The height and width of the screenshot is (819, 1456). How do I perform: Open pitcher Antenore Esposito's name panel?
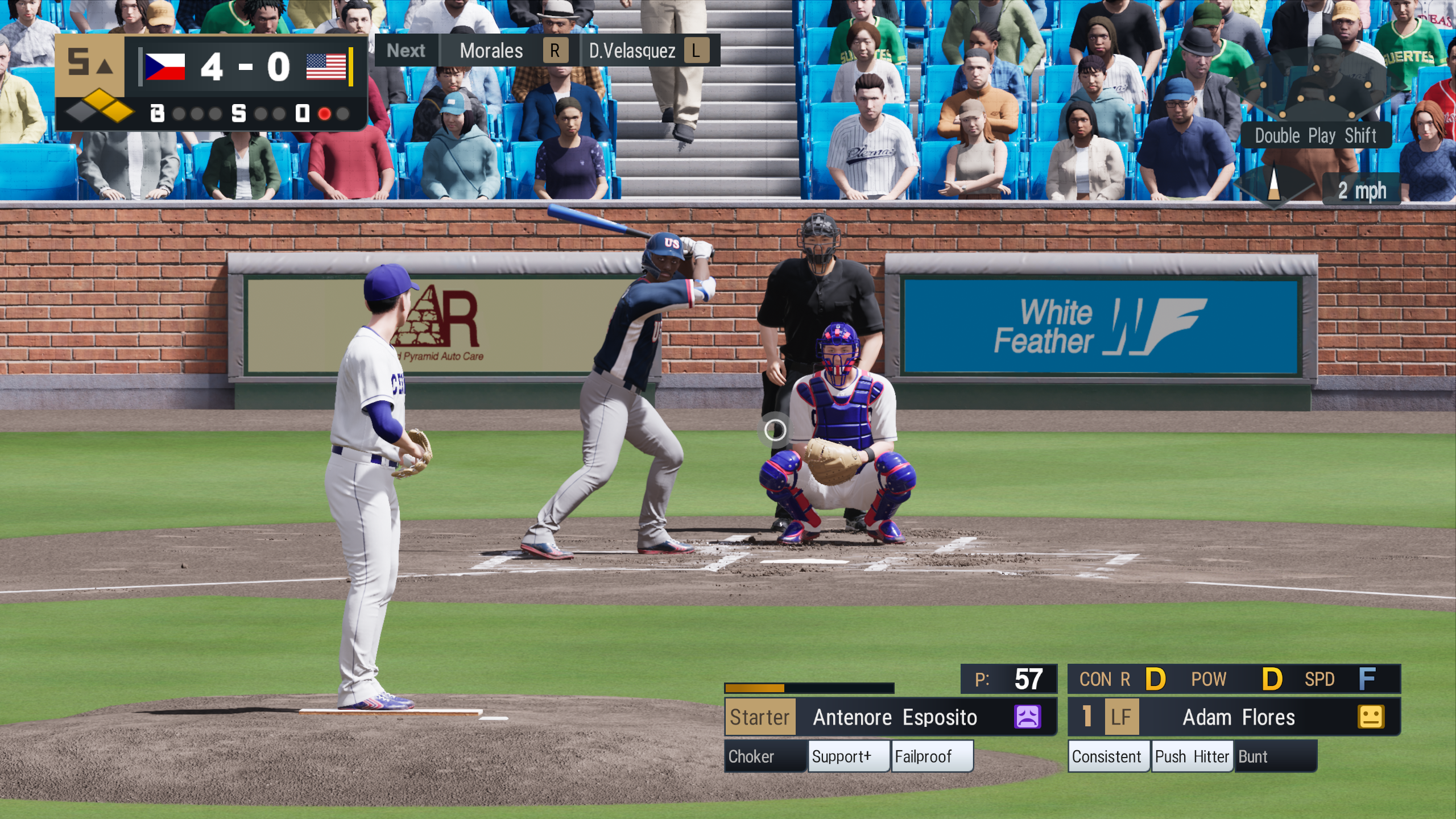(x=895, y=717)
